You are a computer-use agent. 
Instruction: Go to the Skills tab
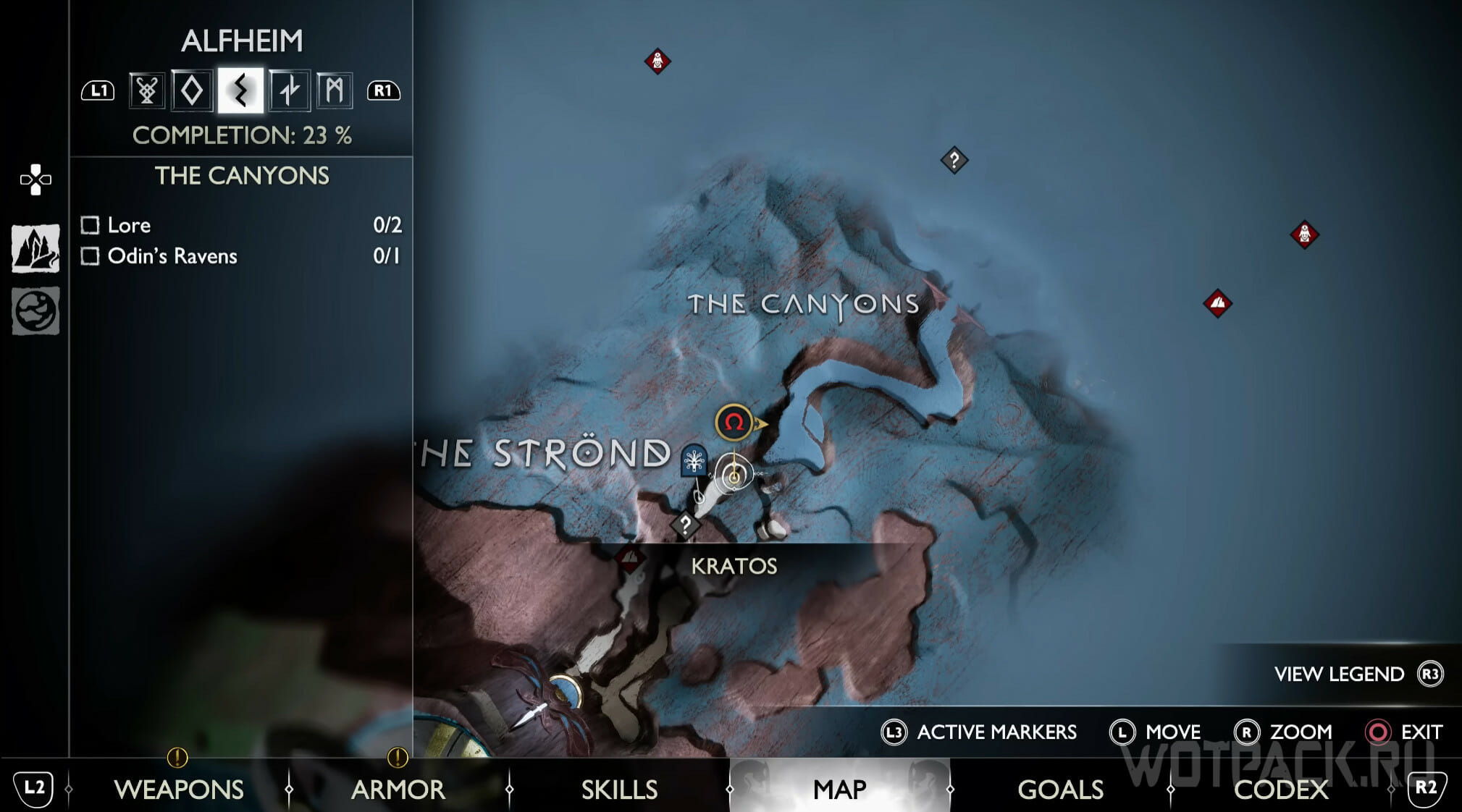pos(619,789)
